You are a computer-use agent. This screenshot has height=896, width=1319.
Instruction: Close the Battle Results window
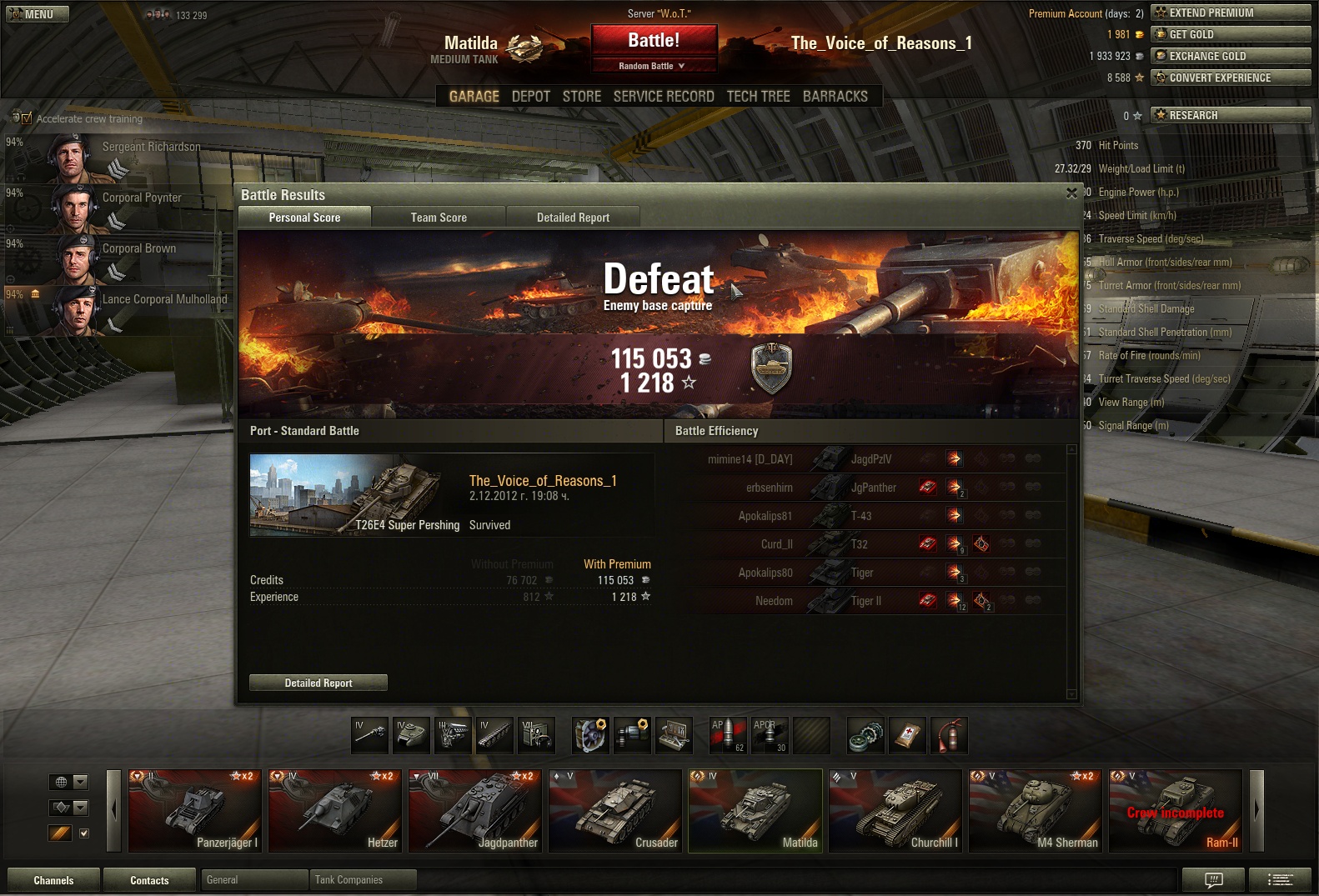click(x=1071, y=193)
